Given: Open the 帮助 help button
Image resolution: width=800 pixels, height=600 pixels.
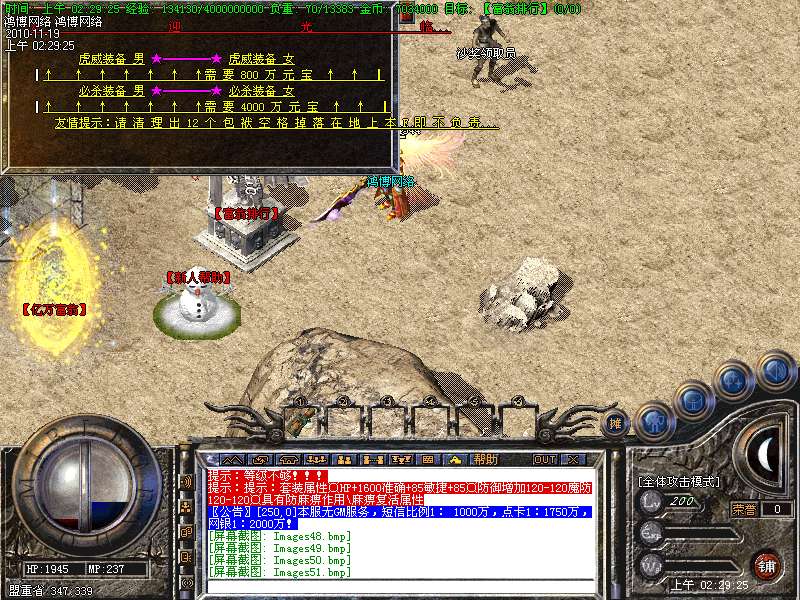Looking at the screenshot, I should point(485,459).
